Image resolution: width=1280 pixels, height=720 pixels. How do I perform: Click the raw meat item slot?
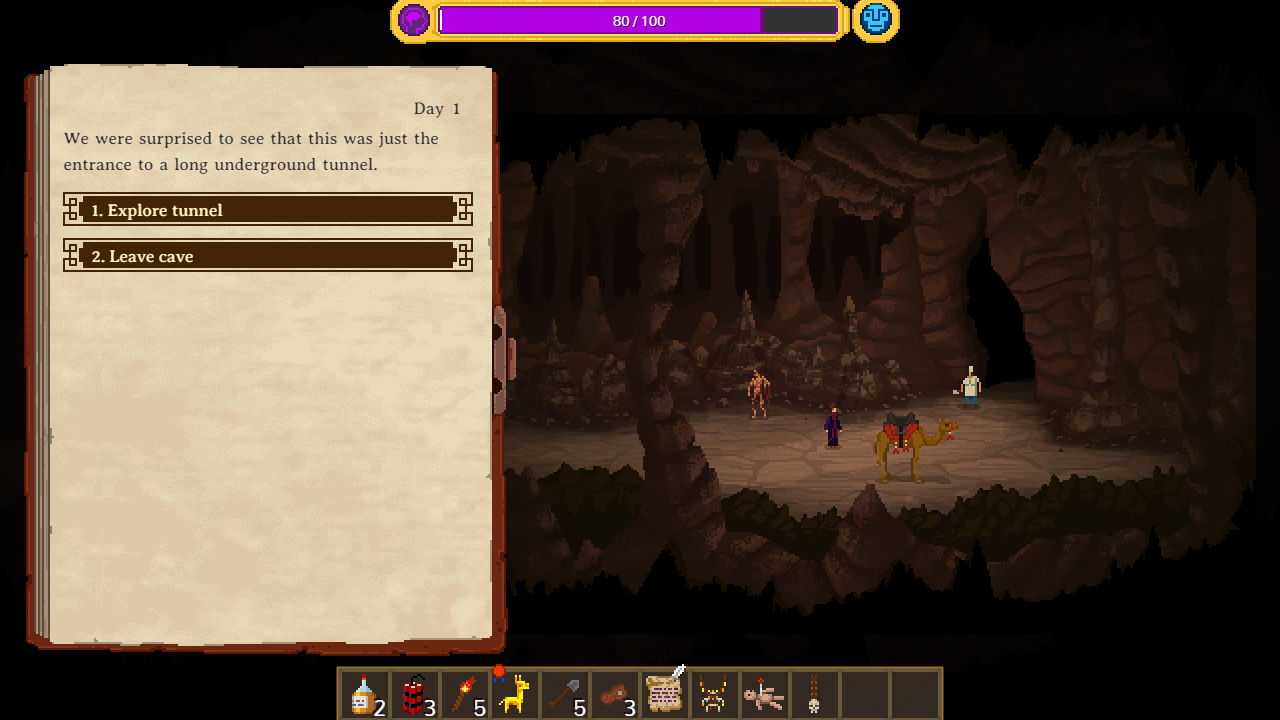click(614, 692)
